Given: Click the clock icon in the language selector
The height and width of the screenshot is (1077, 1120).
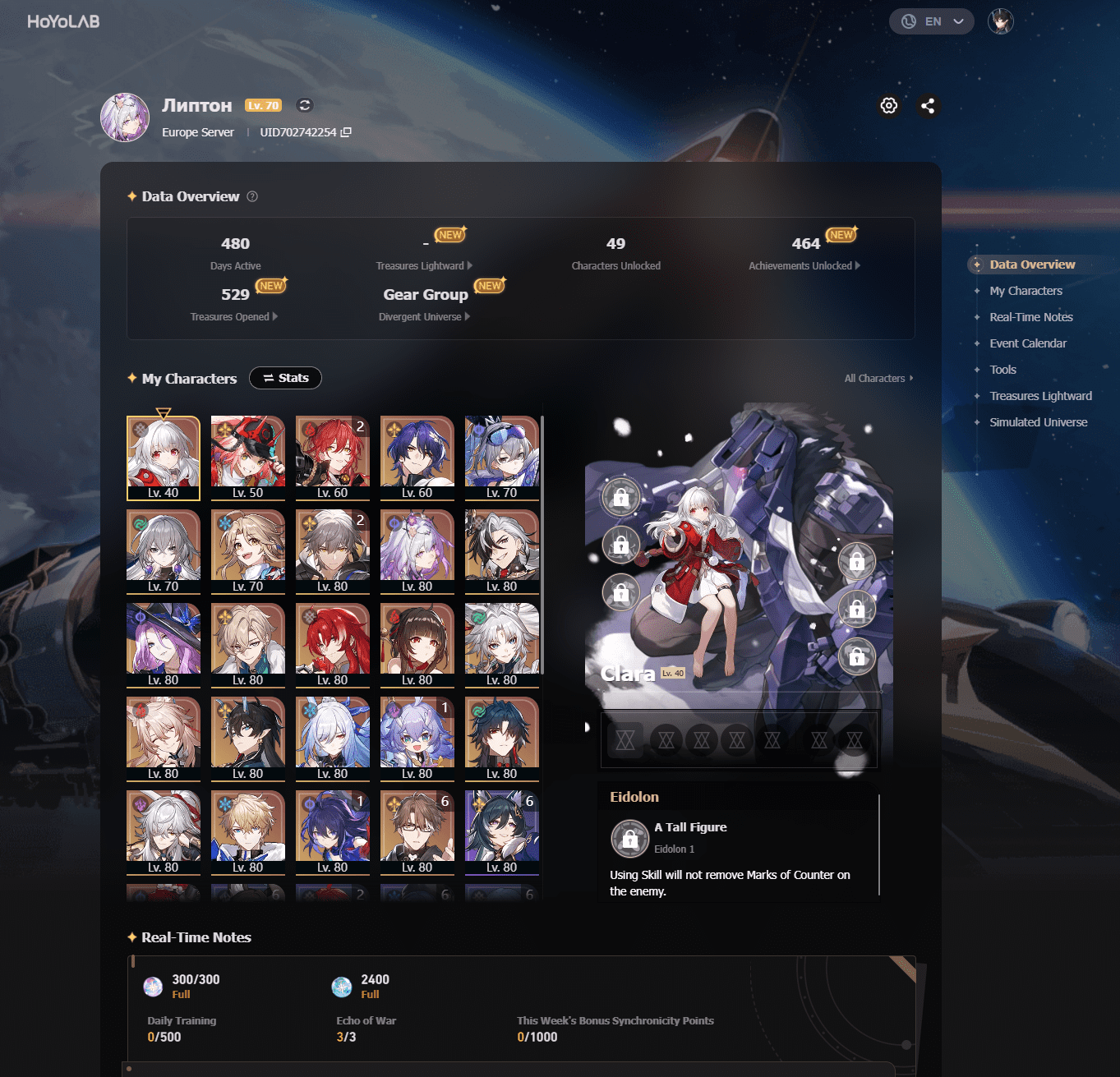Looking at the screenshot, I should point(908,21).
